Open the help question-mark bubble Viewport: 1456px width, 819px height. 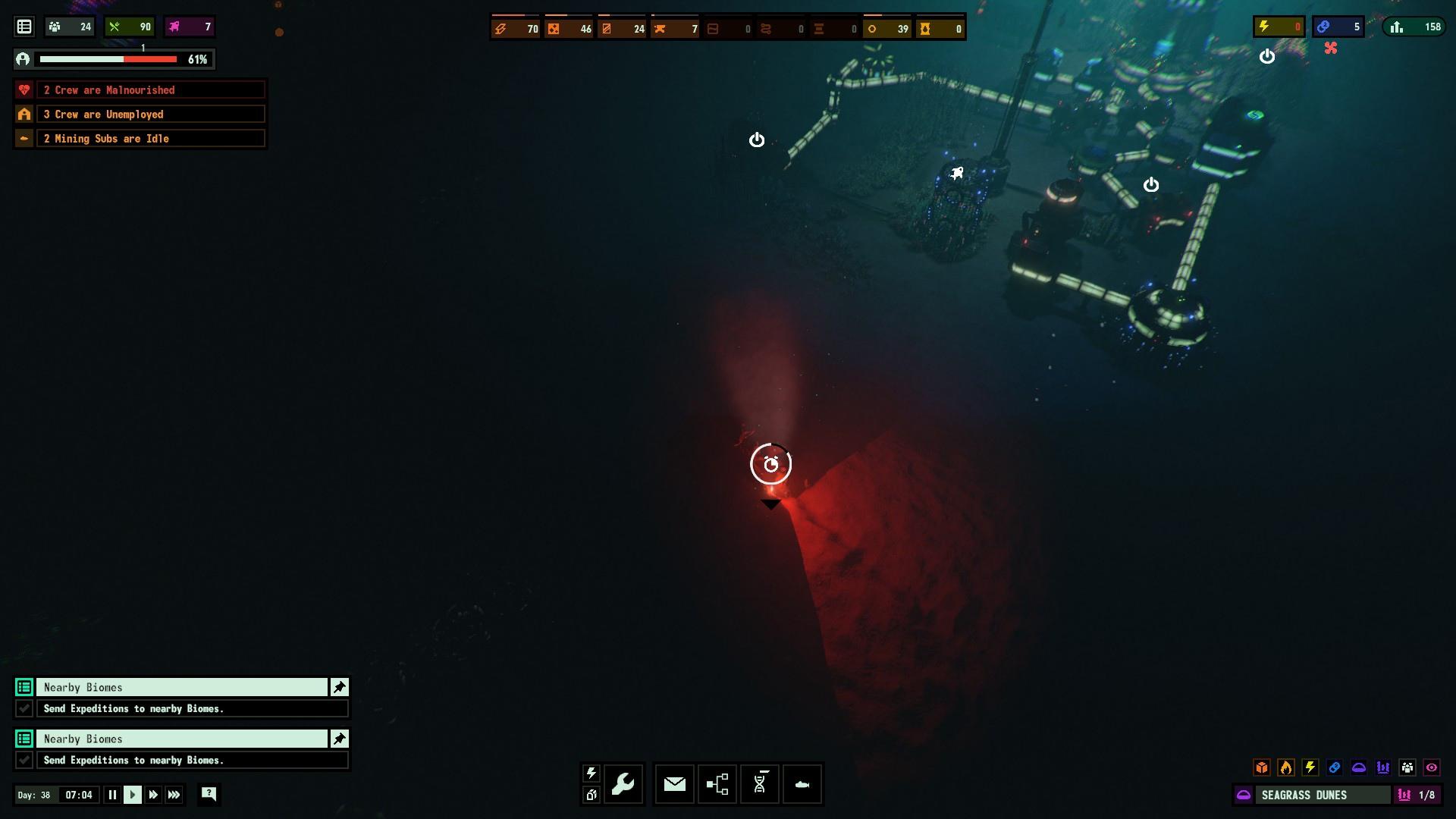[x=209, y=794]
